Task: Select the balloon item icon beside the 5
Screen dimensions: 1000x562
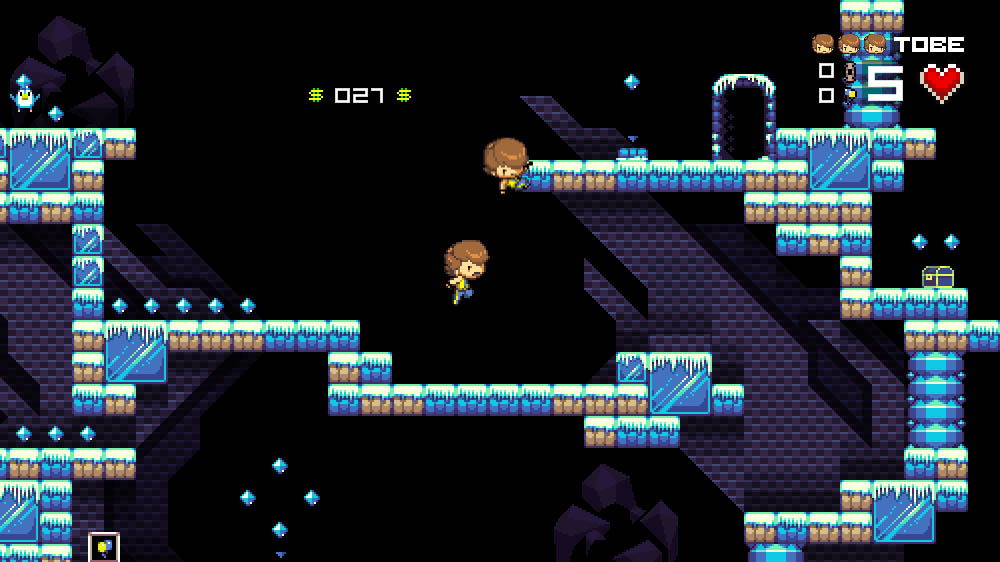Action: click(851, 96)
